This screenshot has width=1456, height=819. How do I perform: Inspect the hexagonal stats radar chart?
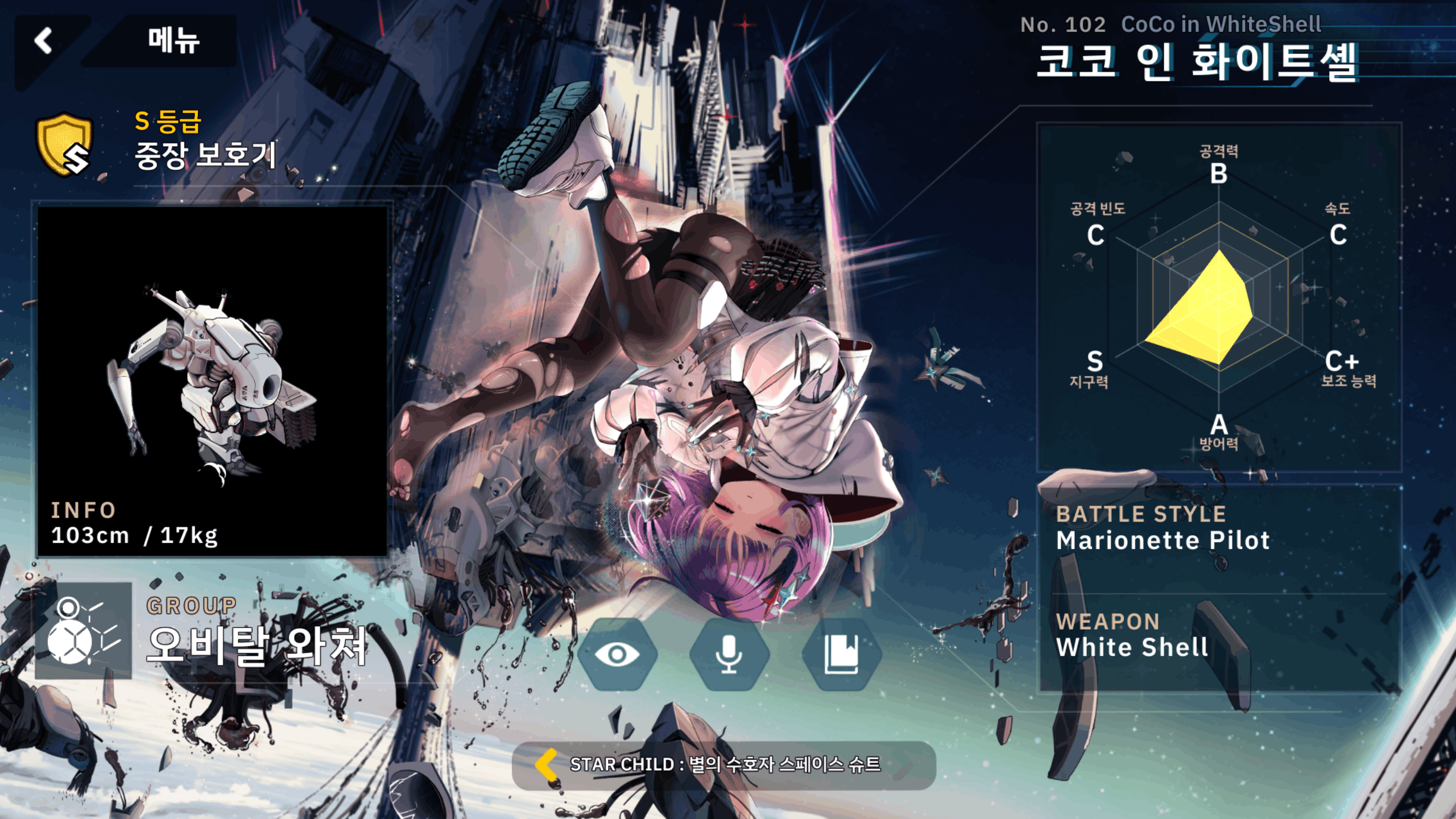click(1218, 301)
